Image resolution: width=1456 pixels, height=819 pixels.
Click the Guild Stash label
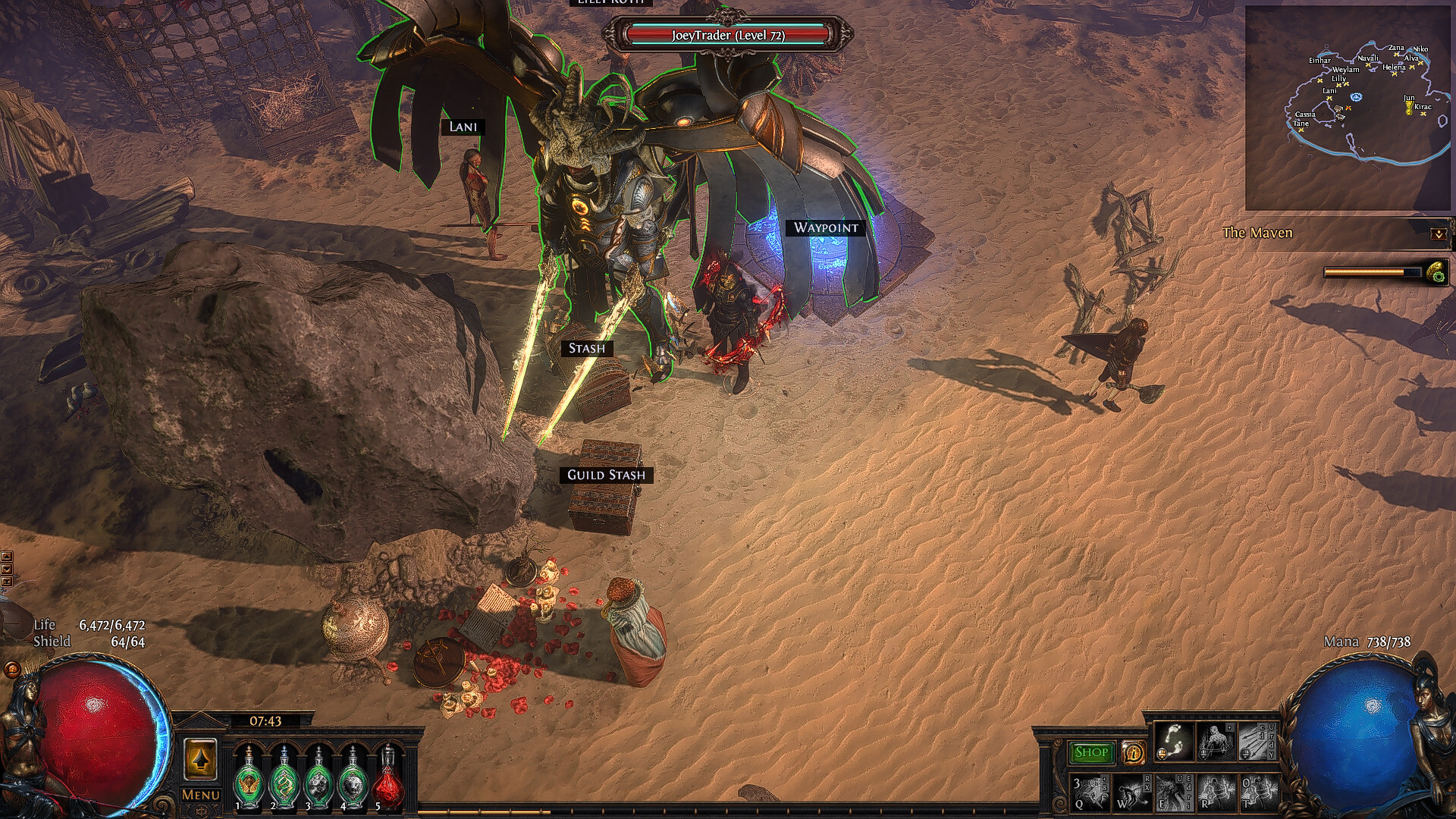pyautogui.click(x=606, y=475)
